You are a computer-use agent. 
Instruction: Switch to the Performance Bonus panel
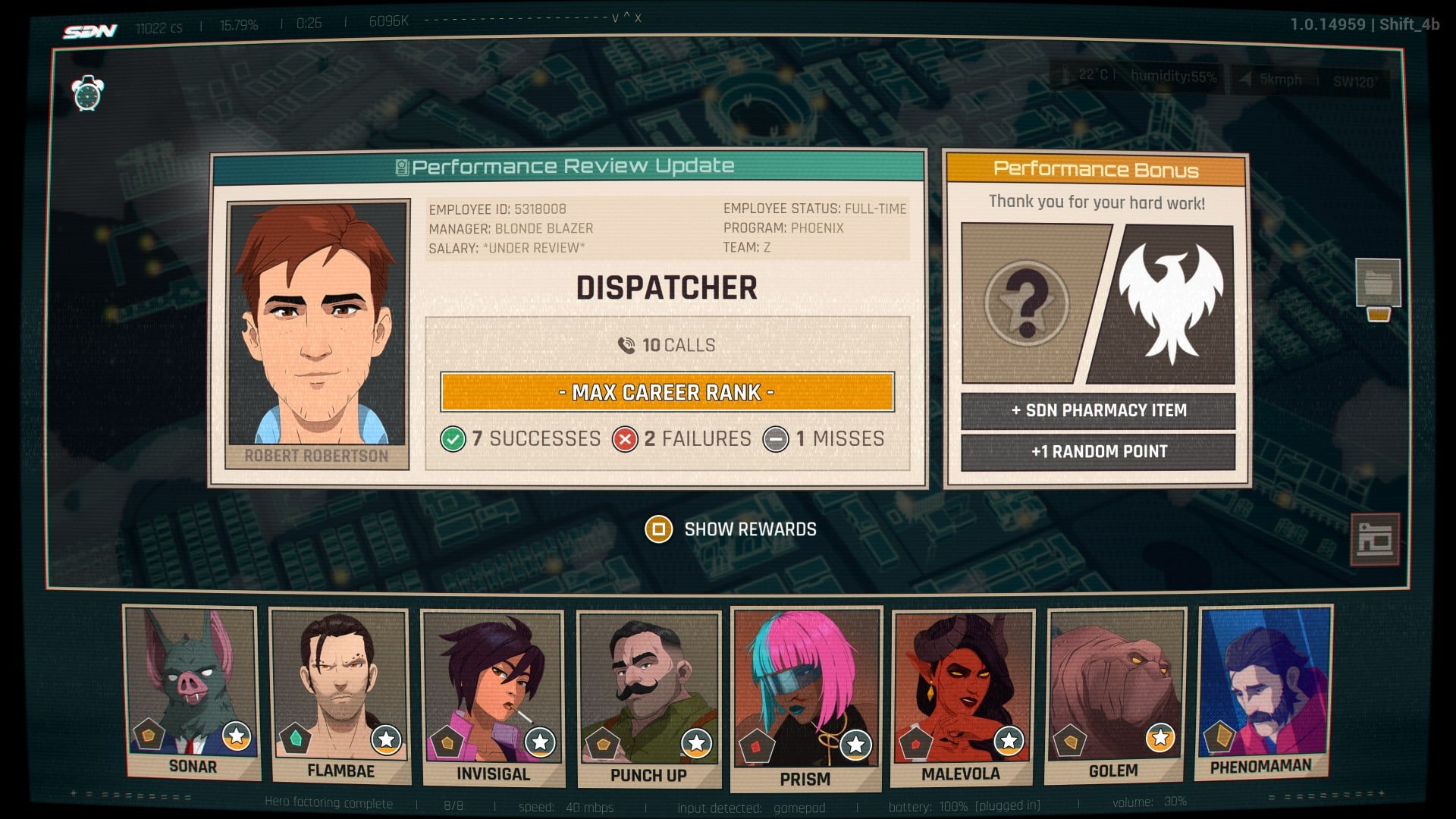[1097, 171]
